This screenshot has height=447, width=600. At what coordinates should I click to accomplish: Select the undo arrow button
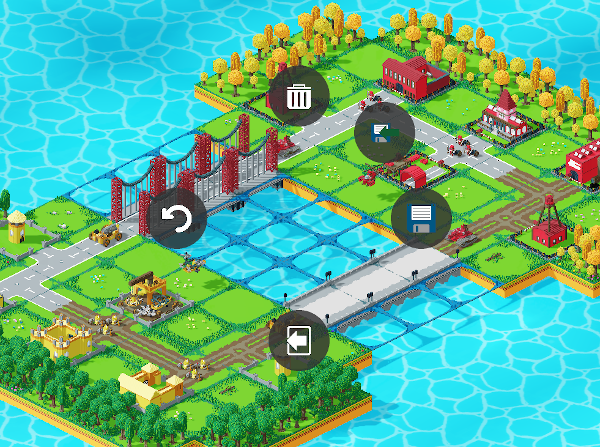coord(178,218)
